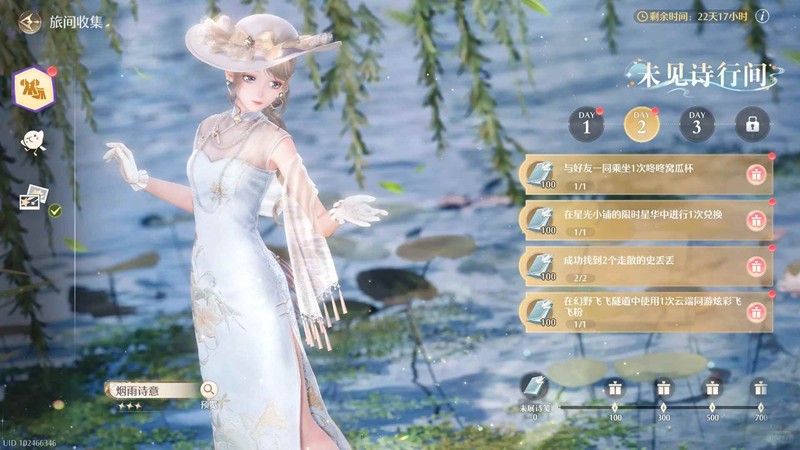Open the 300-point milestone gift box
Image resolution: width=800 pixels, height=450 pixels.
click(x=663, y=389)
